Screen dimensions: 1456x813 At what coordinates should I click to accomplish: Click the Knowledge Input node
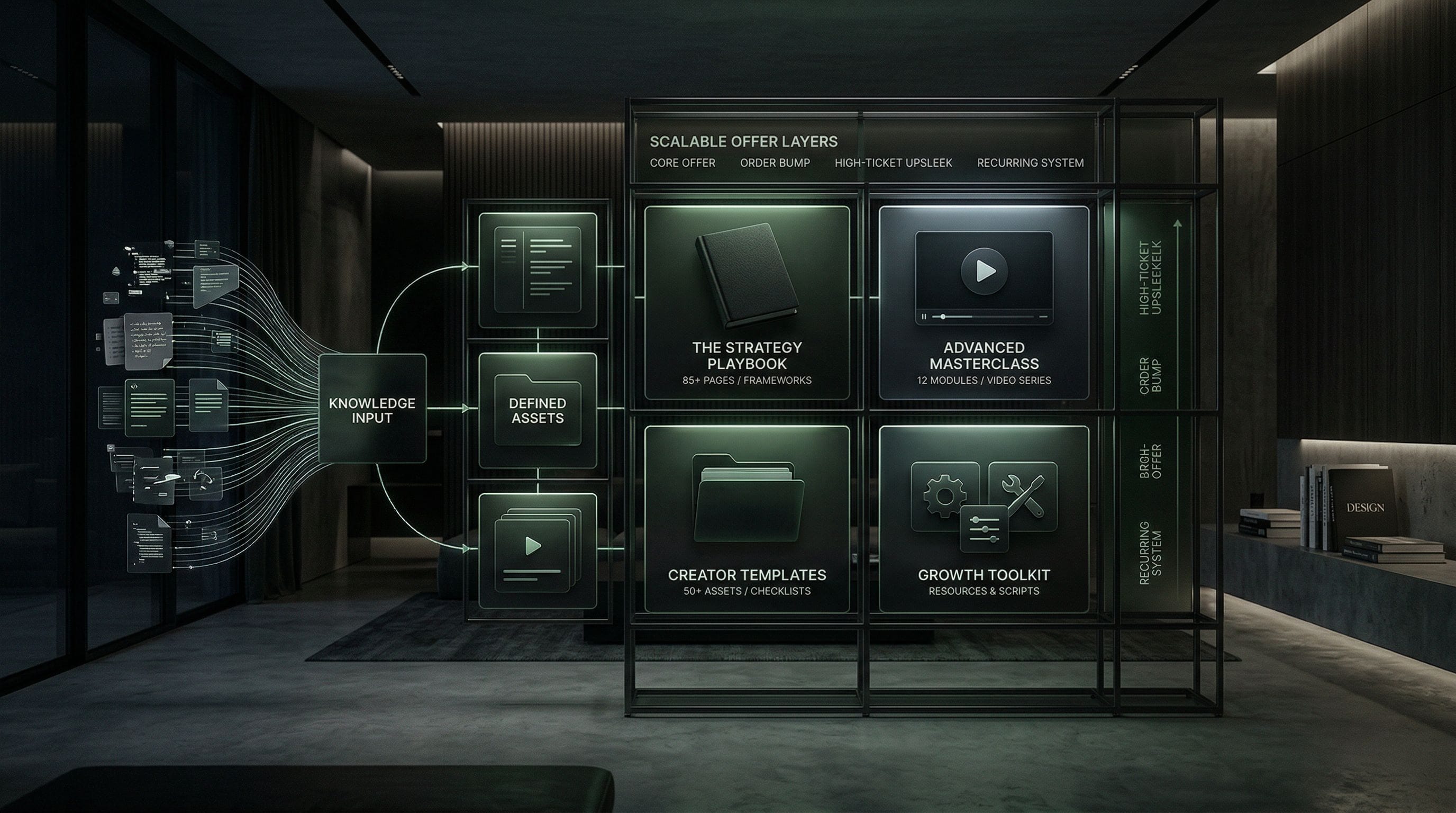[372, 409]
